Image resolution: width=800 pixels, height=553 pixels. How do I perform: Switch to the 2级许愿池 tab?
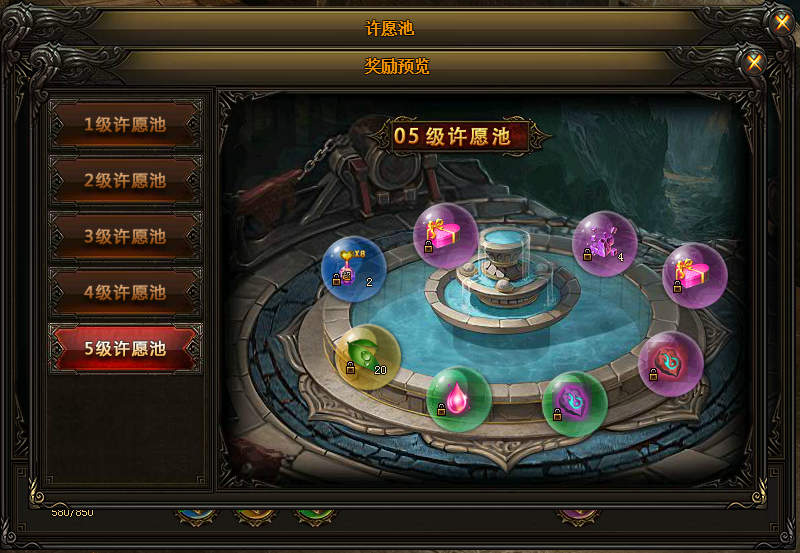click(125, 181)
